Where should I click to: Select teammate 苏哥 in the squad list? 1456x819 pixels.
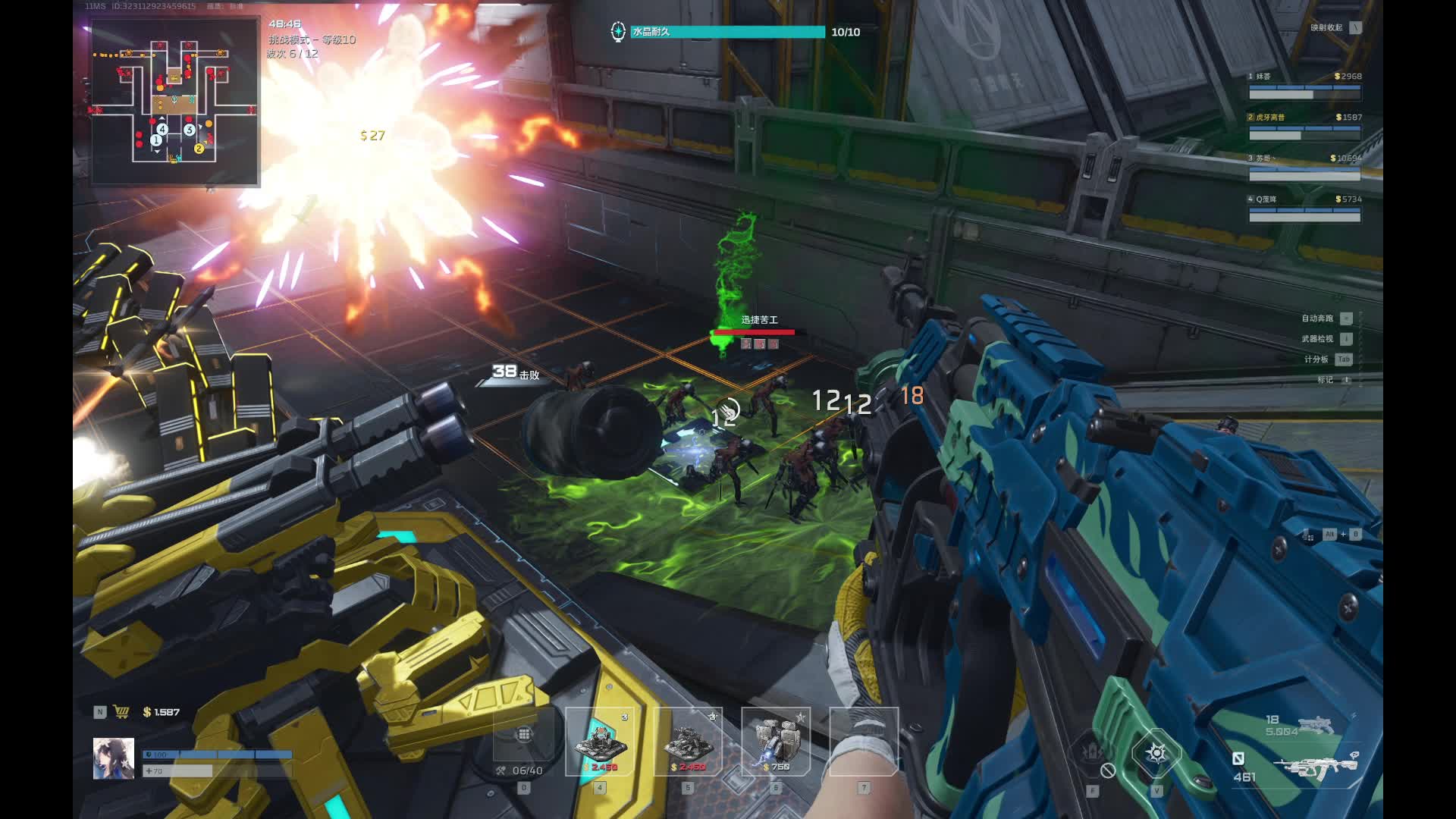[1304, 167]
